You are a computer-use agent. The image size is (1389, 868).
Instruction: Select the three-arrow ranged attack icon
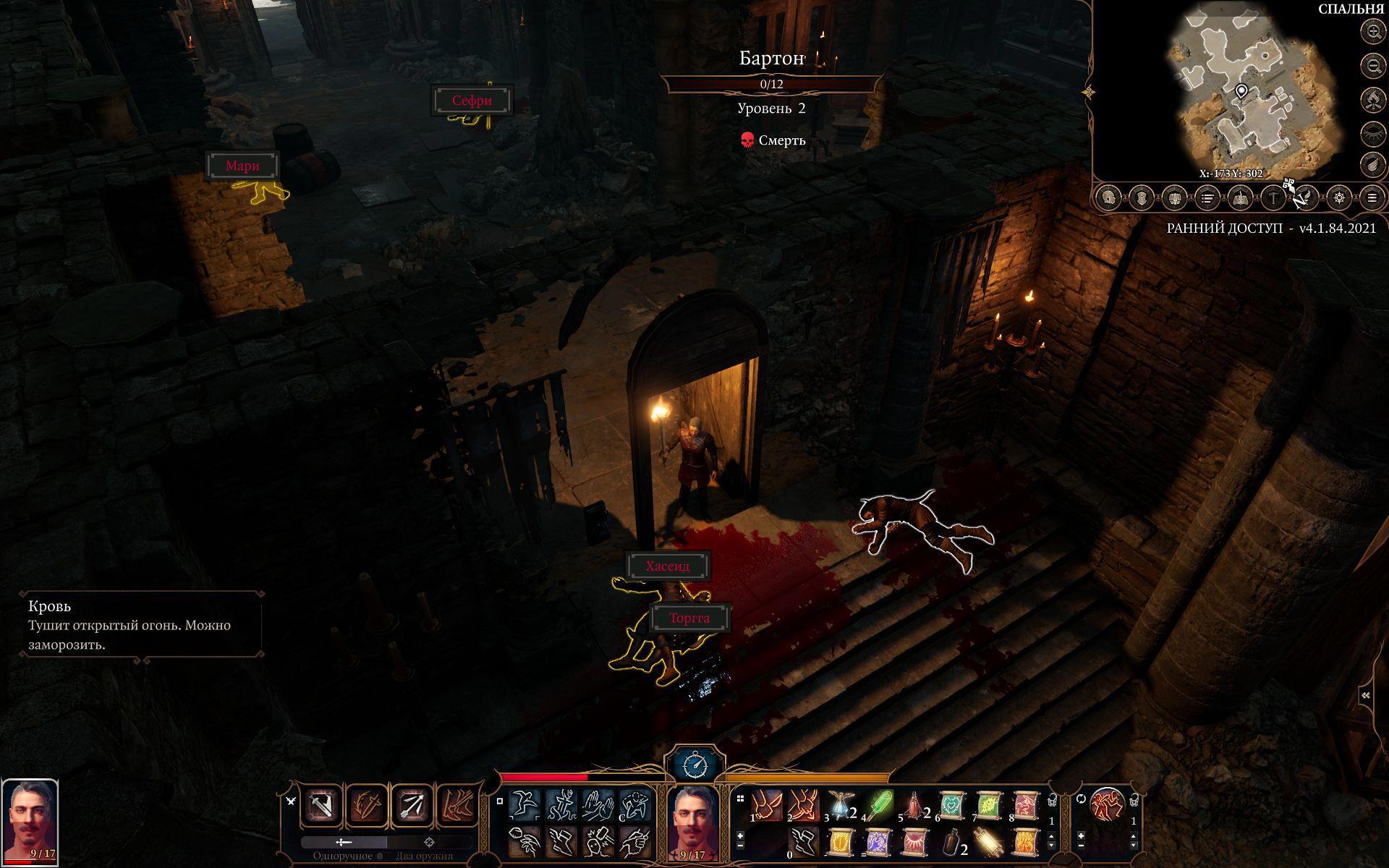point(412,806)
